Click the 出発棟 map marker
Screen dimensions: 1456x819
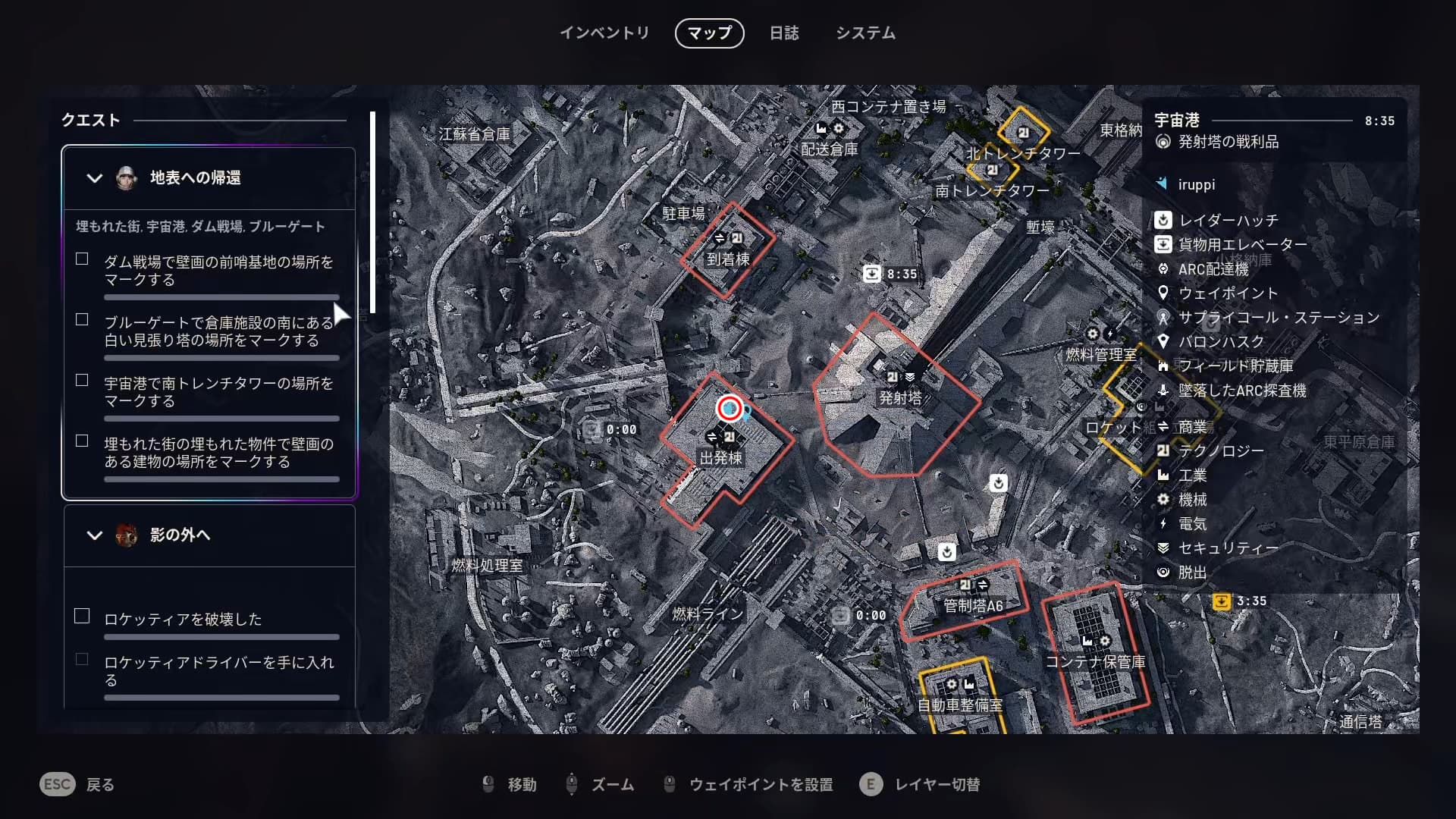point(720,457)
